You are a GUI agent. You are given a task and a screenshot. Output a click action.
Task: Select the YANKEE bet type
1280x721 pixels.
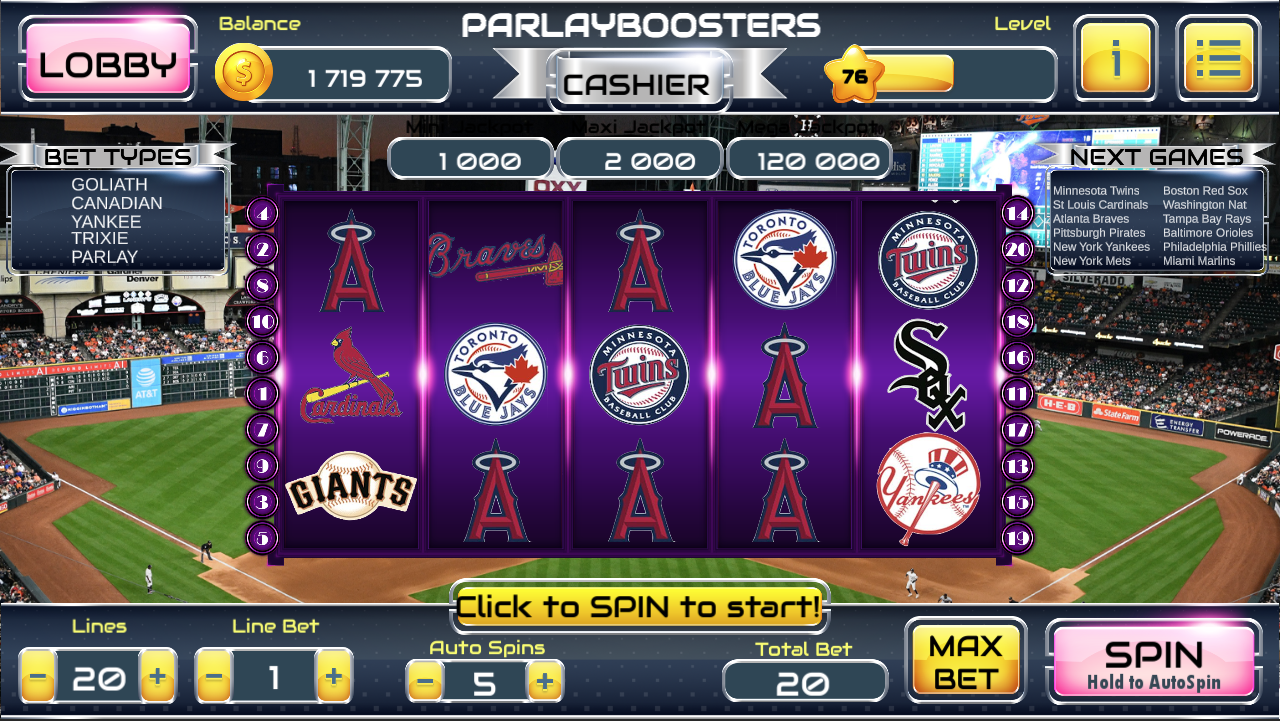pyautogui.click(x=104, y=221)
